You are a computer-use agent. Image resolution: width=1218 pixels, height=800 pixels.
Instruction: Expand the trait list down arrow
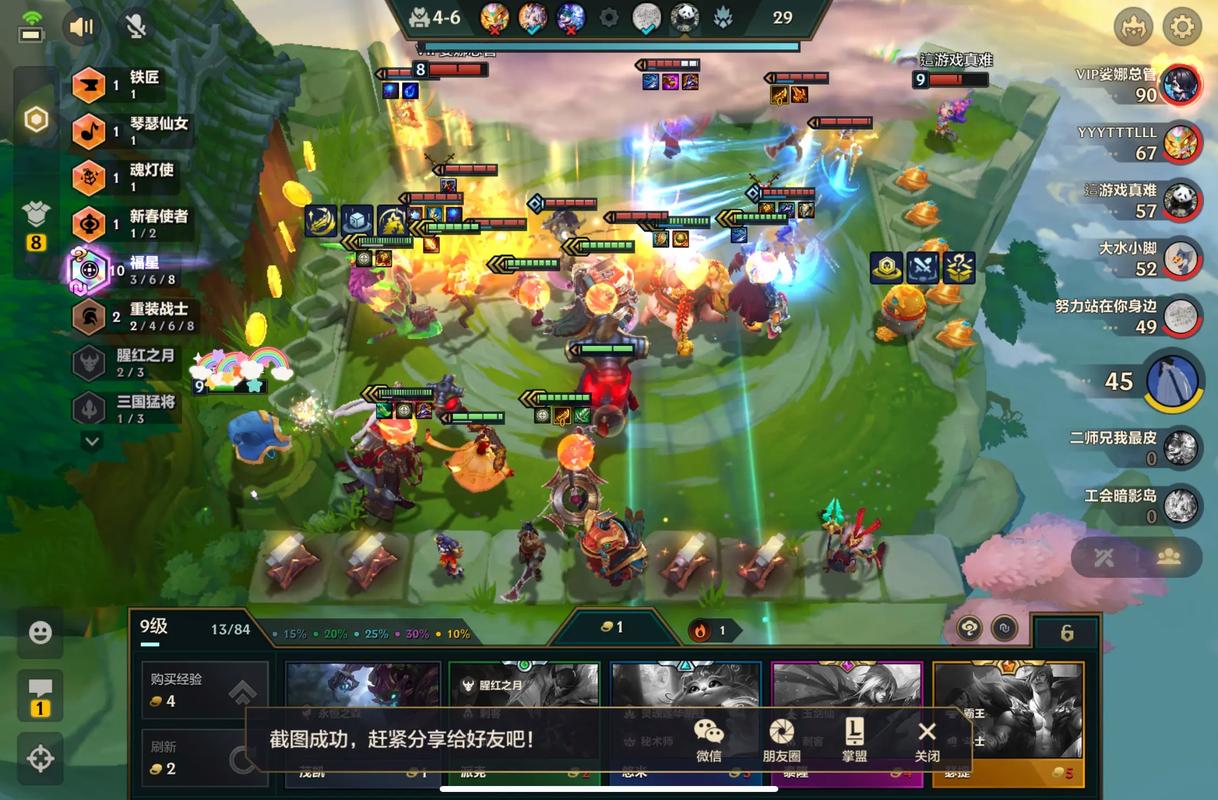tap(91, 441)
